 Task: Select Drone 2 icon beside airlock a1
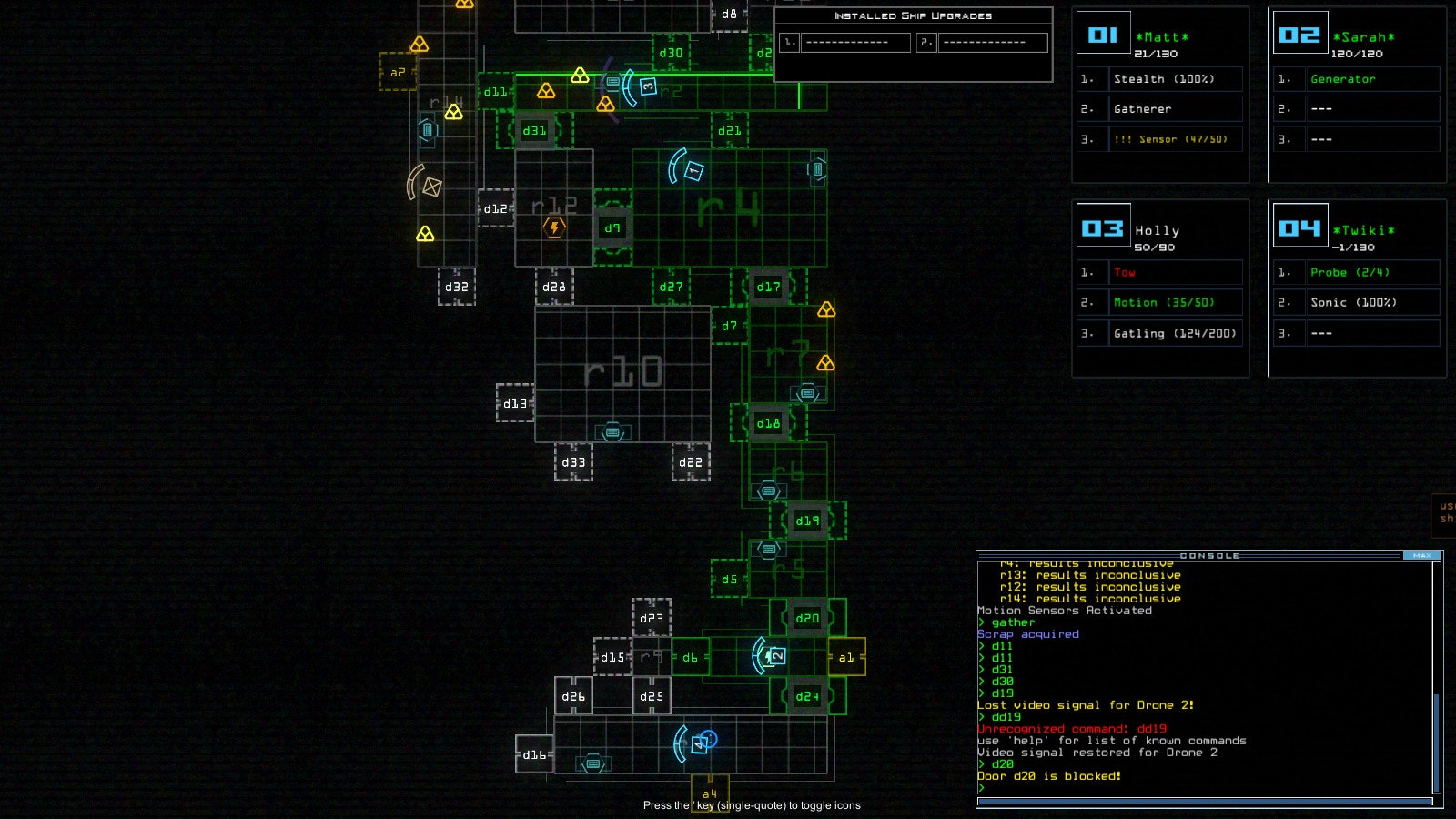click(x=778, y=656)
